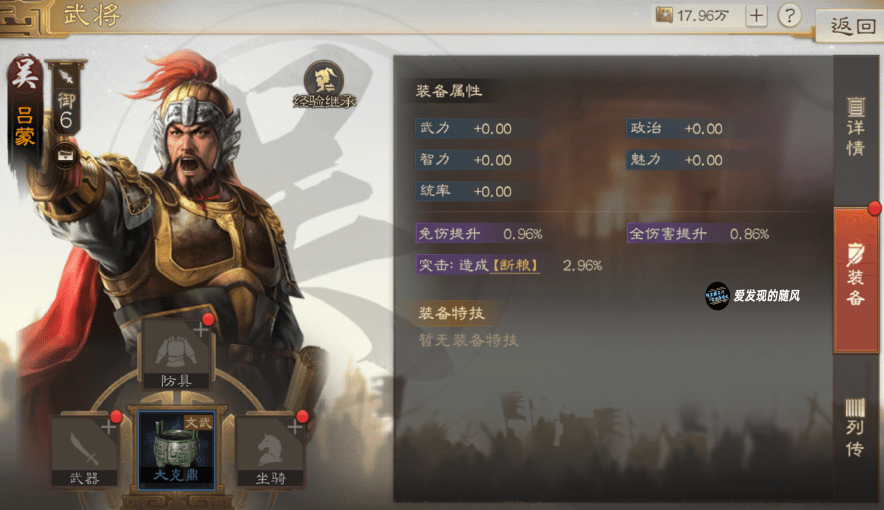Open the 经验继承 experience inheritance icon
The width and height of the screenshot is (884, 510).
(x=324, y=84)
